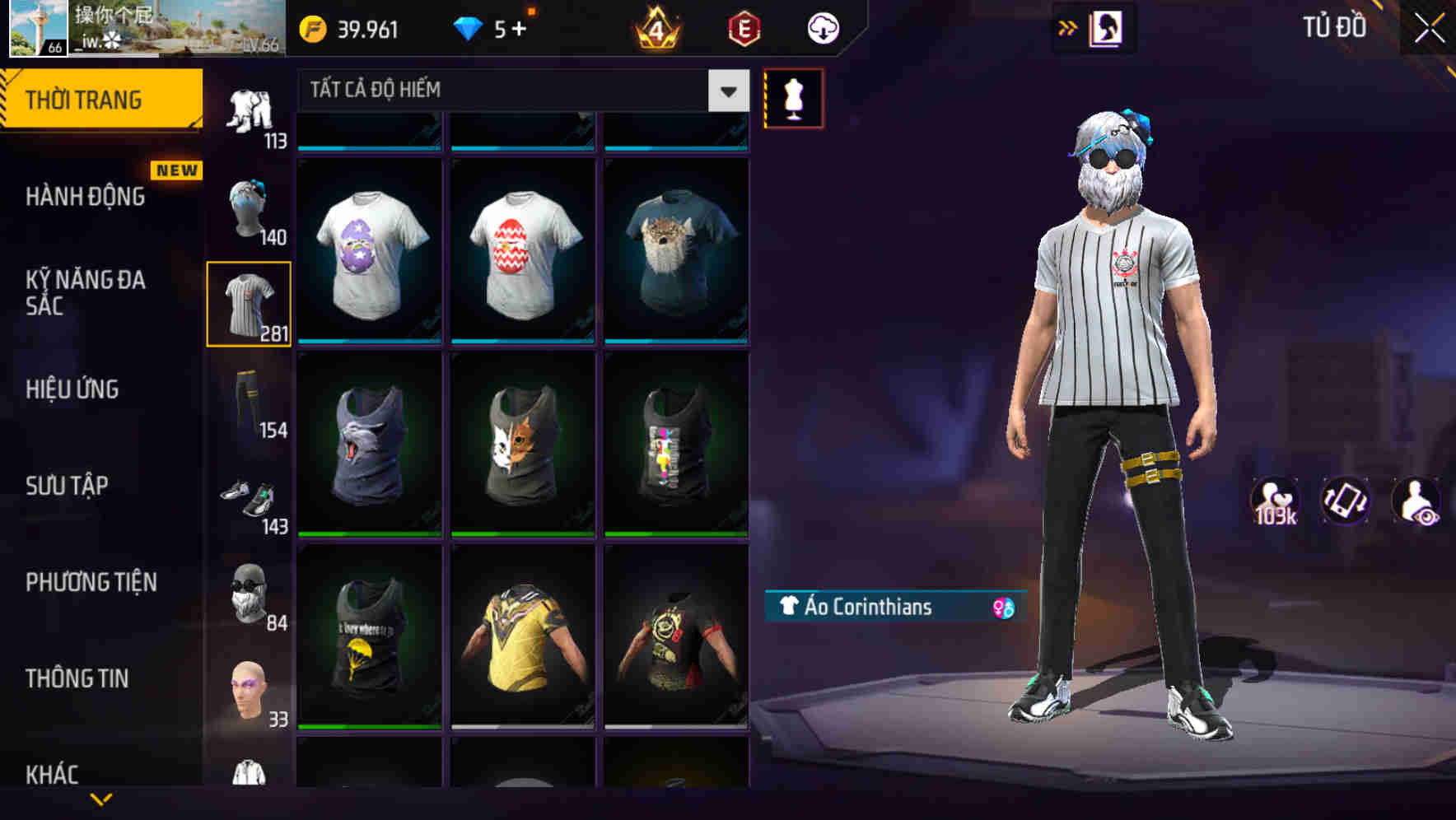1456x820 pixels.
Task: Switch to the HÀNH ĐỘNG tab
Action: [86, 197]
